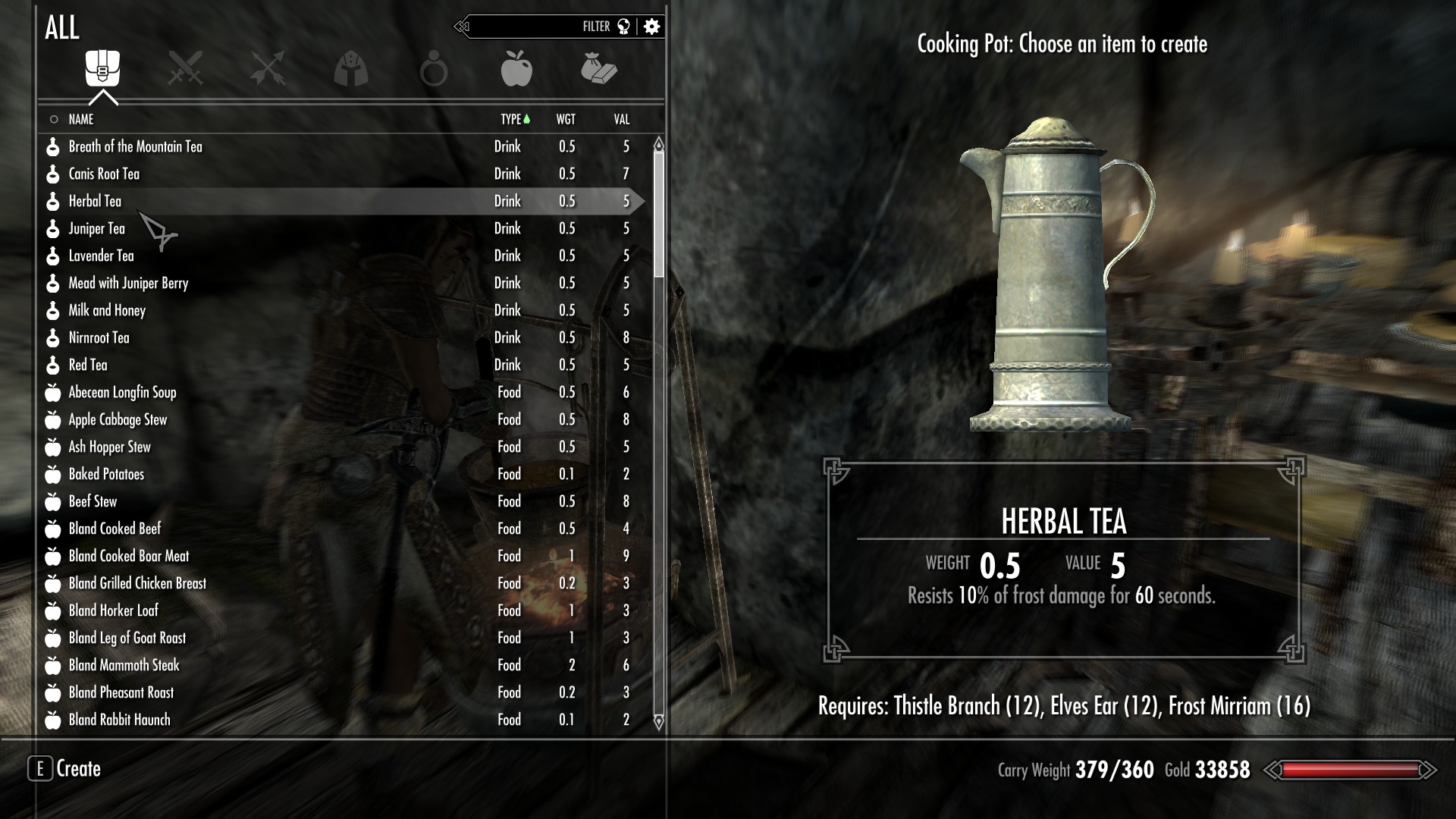Sort recipes by Type column header
Viewport: 1456px width, 819px height.
point(511,119)
